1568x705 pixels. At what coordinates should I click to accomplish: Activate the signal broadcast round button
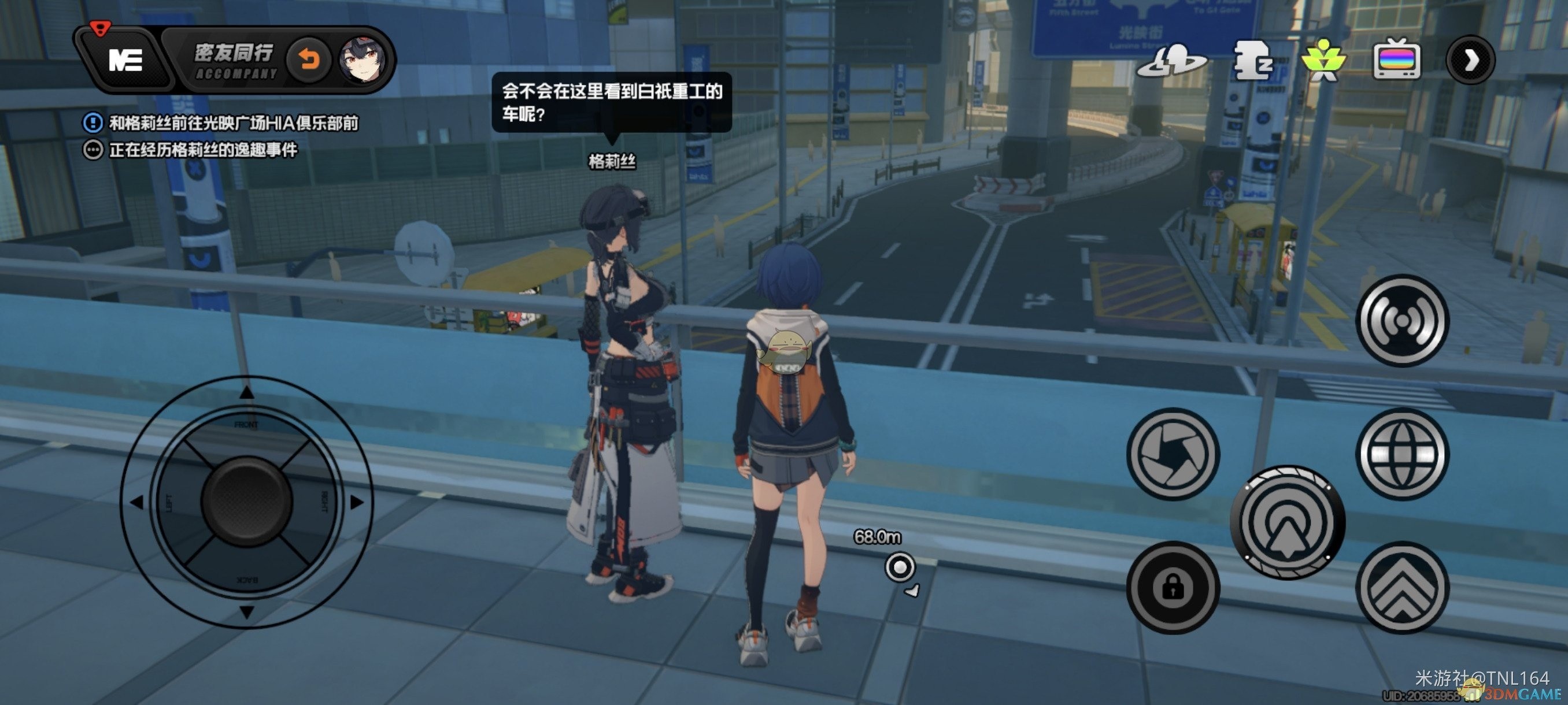(x=1403, y=321)
